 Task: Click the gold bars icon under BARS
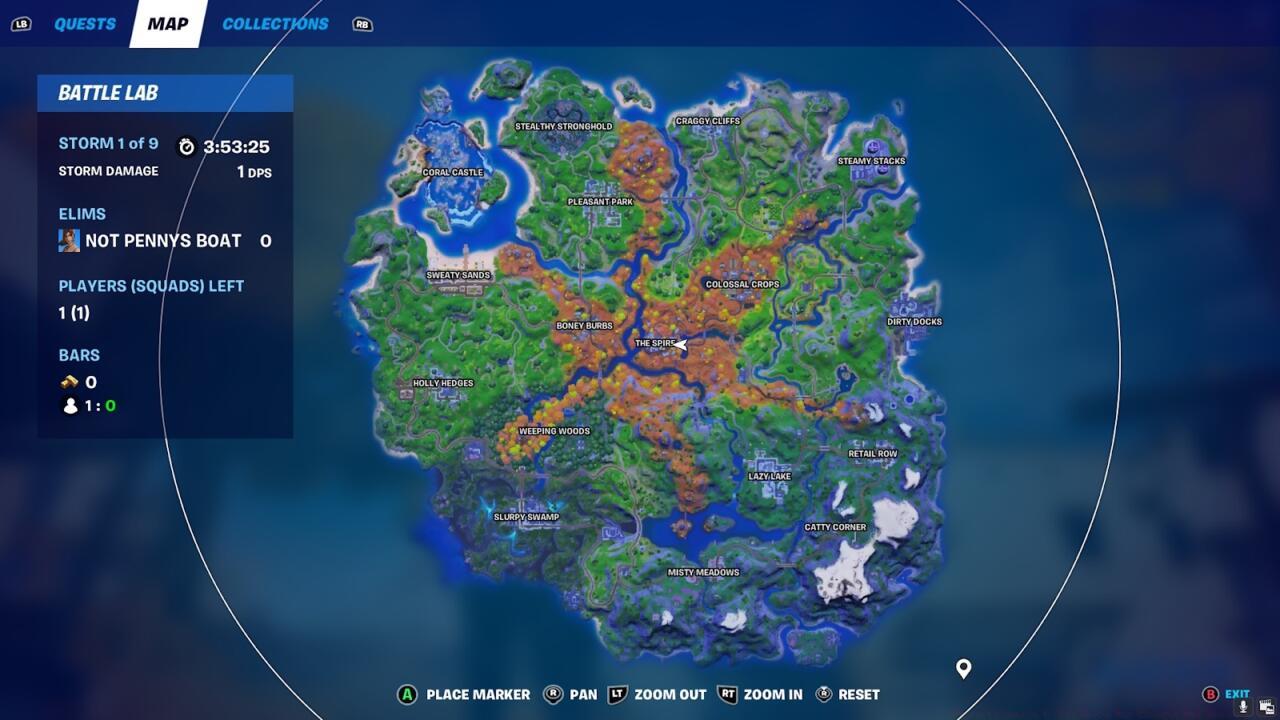tap(66, 381)
